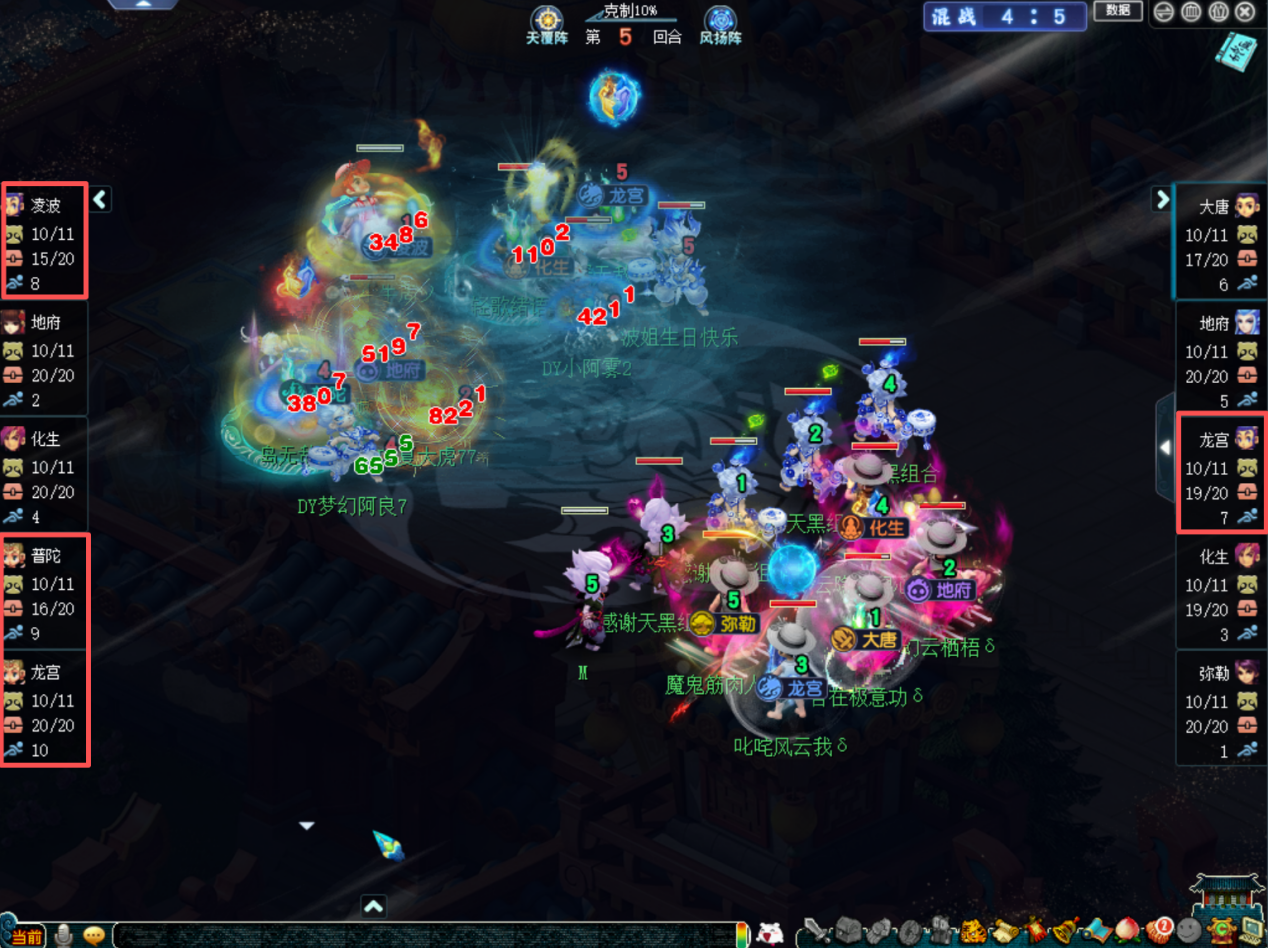Expand the chat box with the up arrow
The image size is (1268, 948).
coord(373,907)
